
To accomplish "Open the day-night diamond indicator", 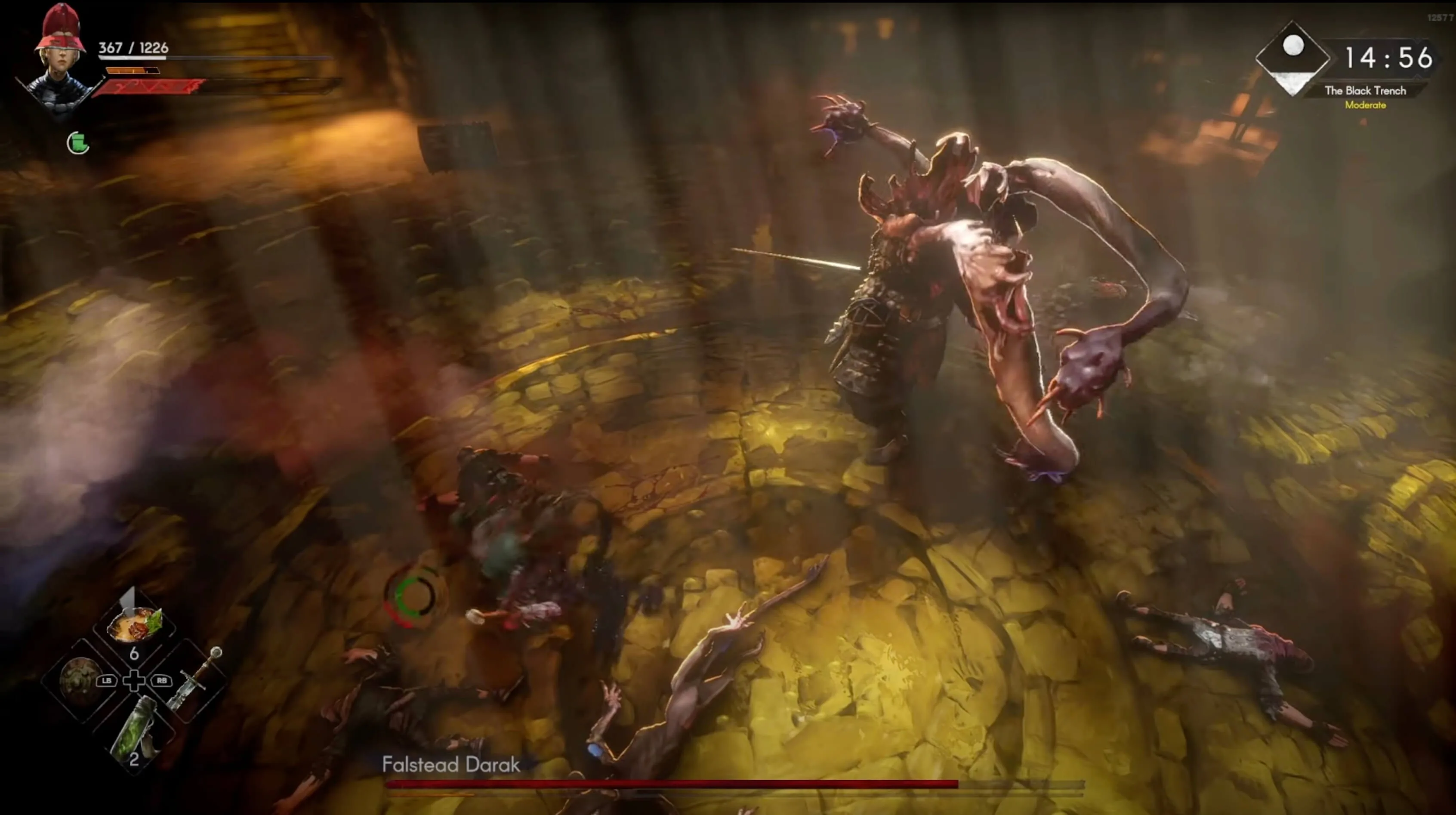I will point(1292,58).
